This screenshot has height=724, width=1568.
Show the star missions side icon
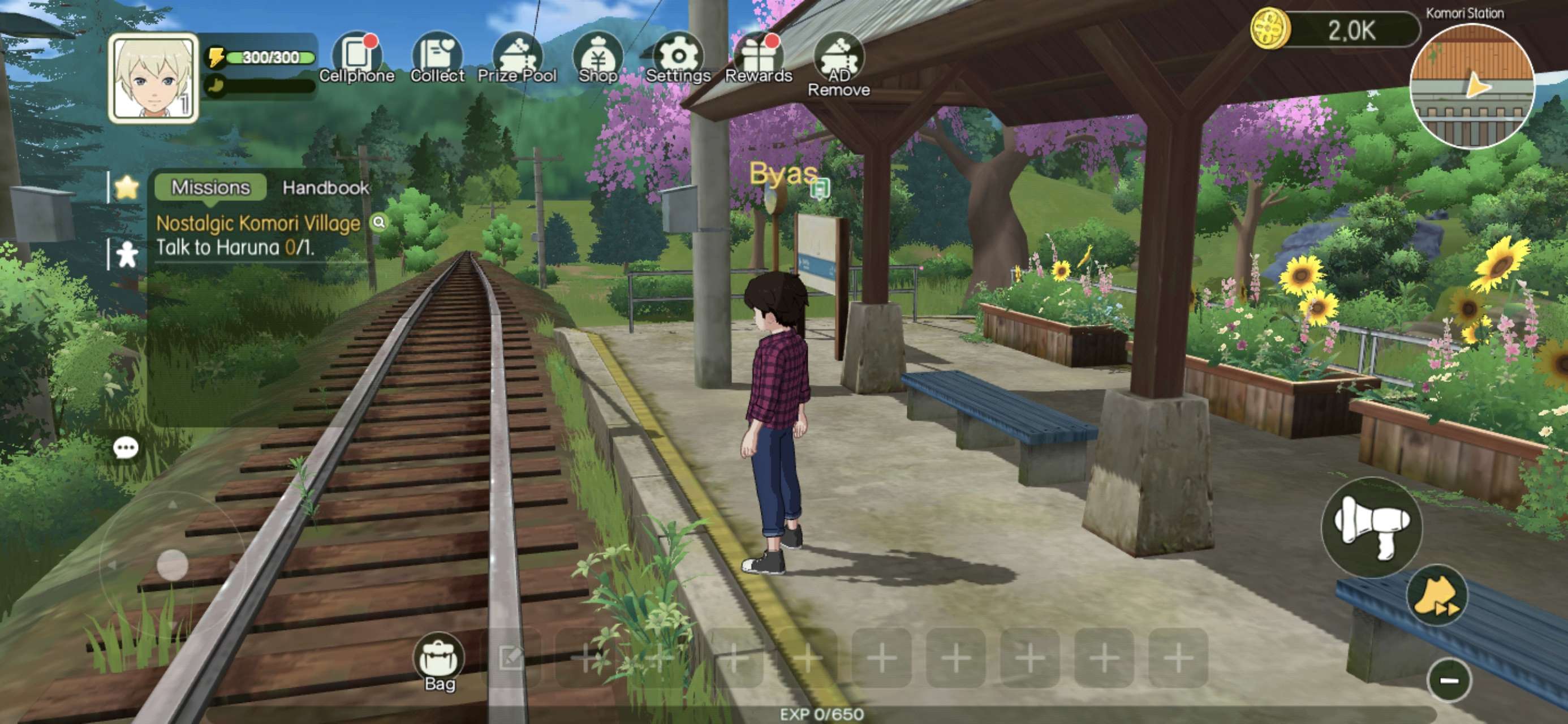[126, 188]
